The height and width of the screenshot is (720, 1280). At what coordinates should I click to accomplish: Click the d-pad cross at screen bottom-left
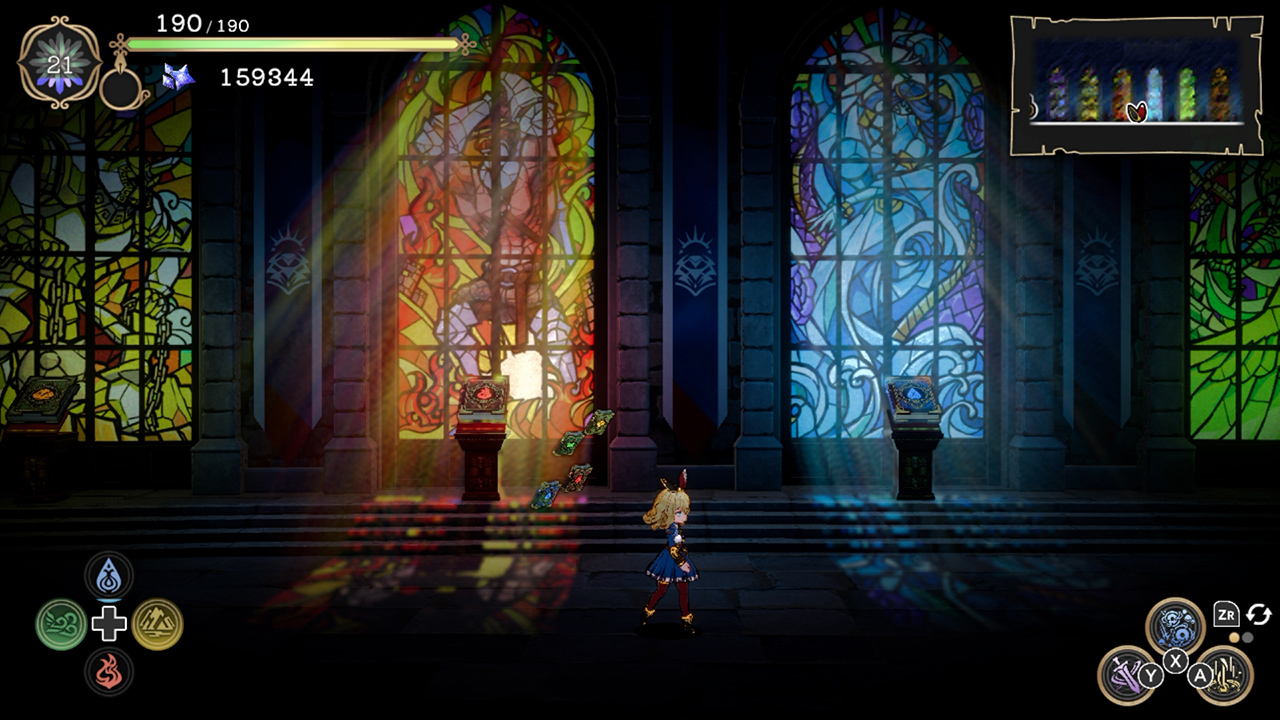110,625
